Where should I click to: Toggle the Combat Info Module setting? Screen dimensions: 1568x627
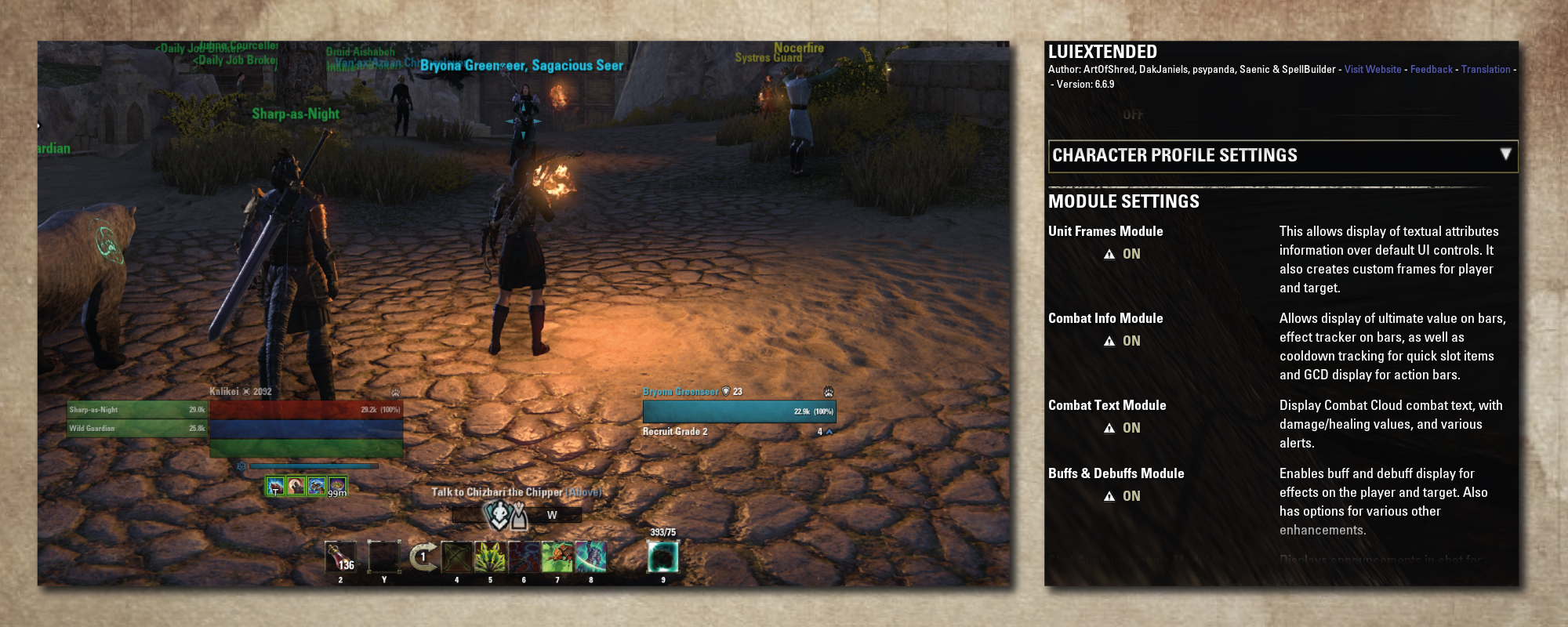pos(1131,341)
